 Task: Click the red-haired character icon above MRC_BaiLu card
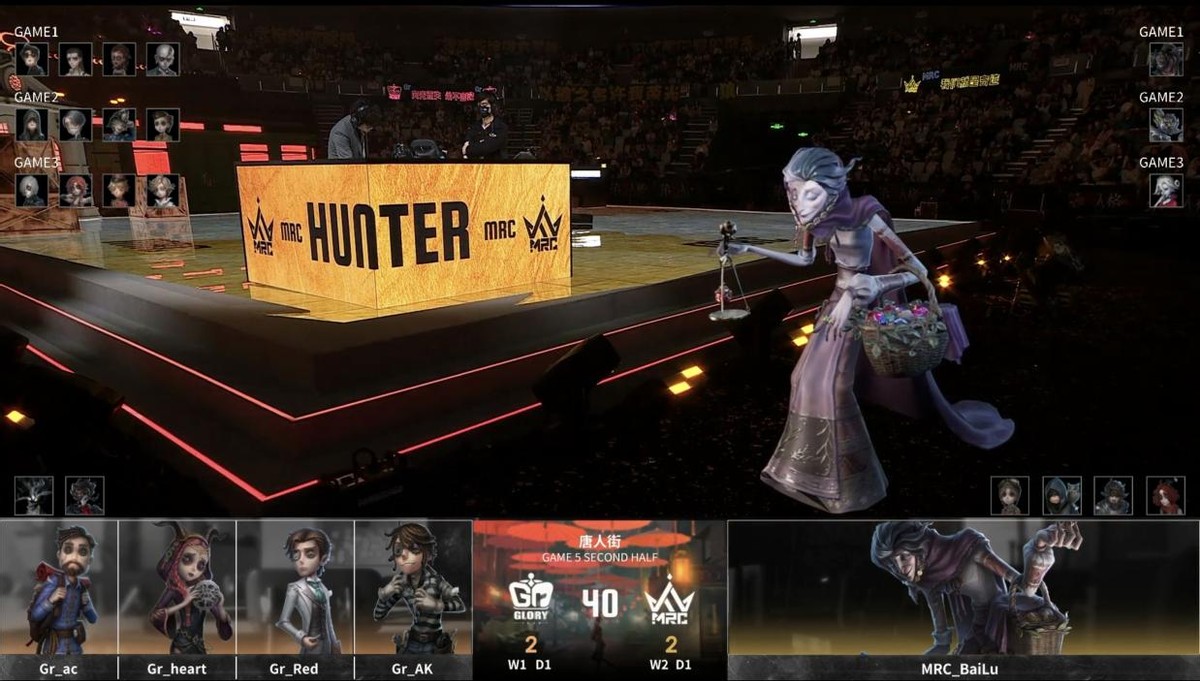coord(1165,496)
